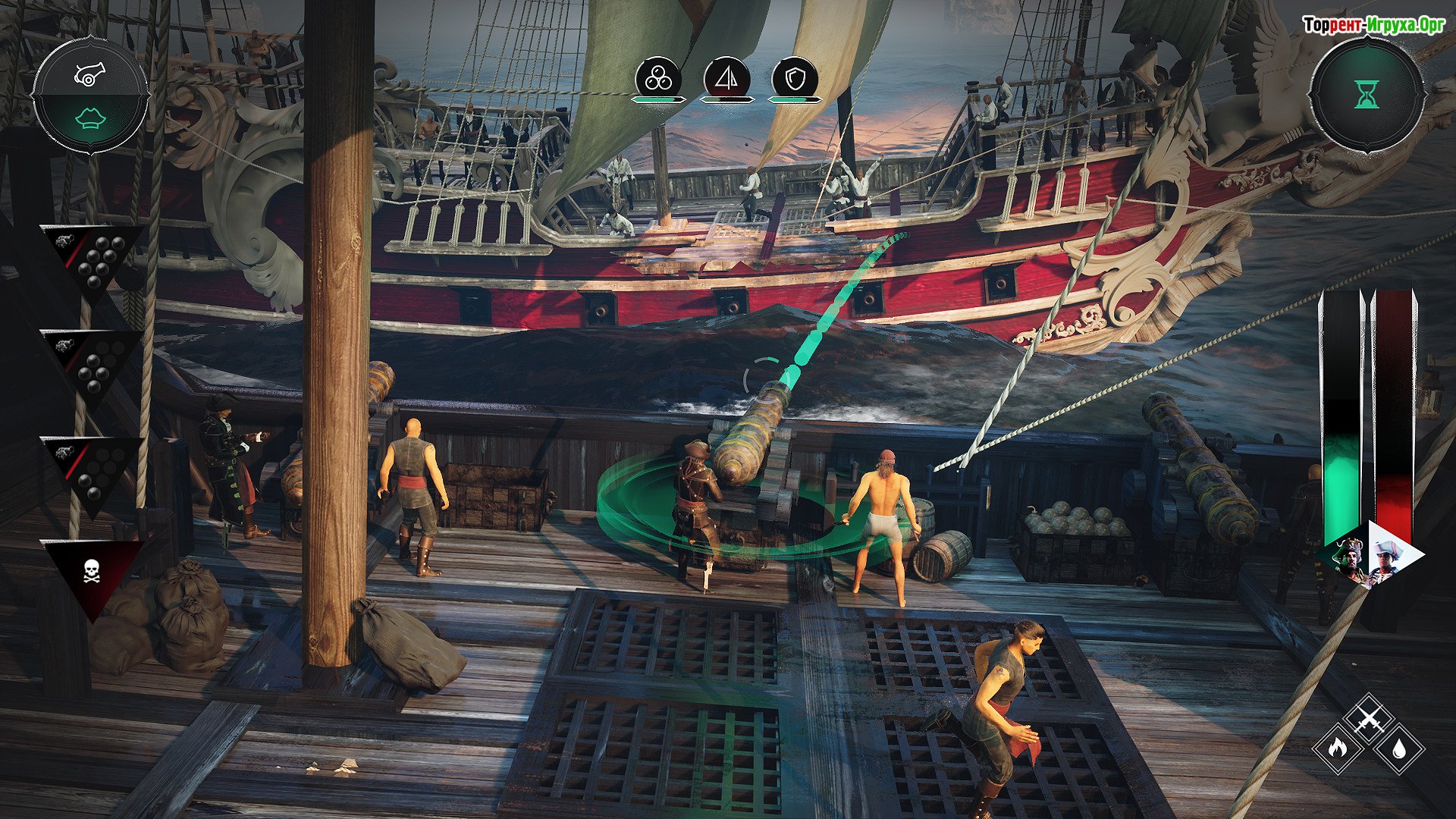Switch to the green captain hat mode
The width and height of the screenshot is (1456, 819).
(90, 119)
